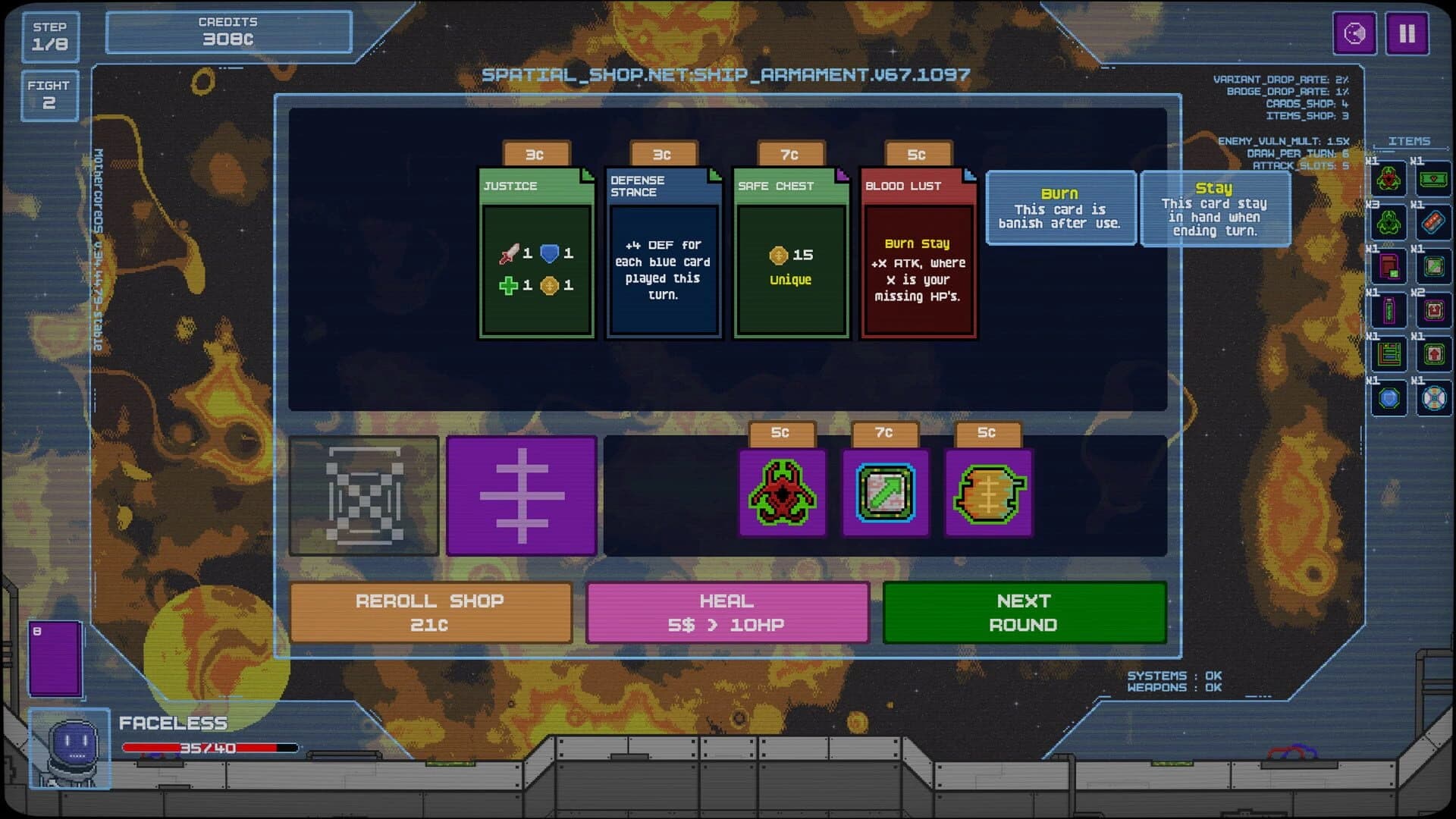
Task: Buy the golden flaming shield item for 5c
Action: (988, 494)
